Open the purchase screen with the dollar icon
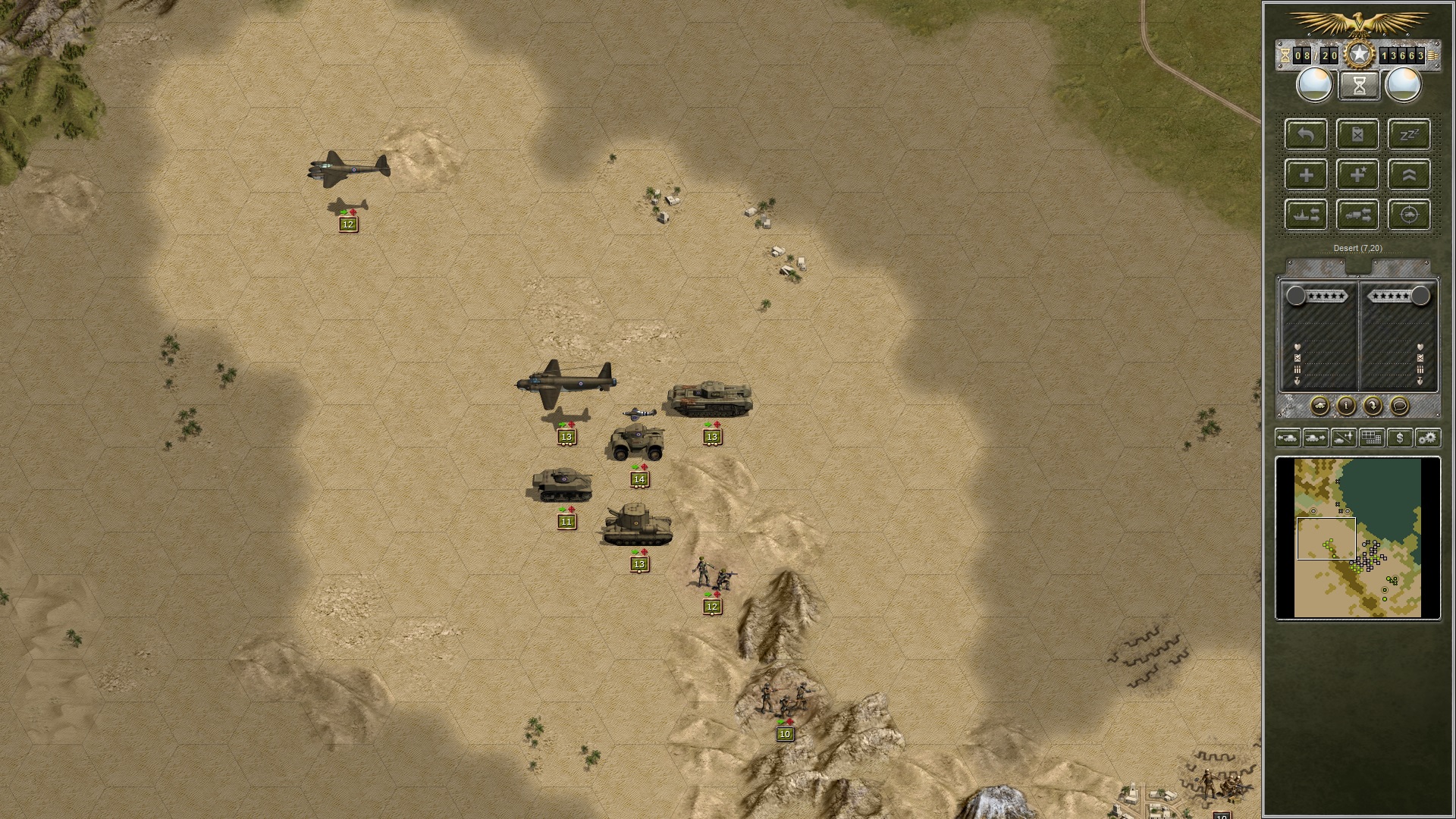 pyautogui.click(x=1401, y=438)
